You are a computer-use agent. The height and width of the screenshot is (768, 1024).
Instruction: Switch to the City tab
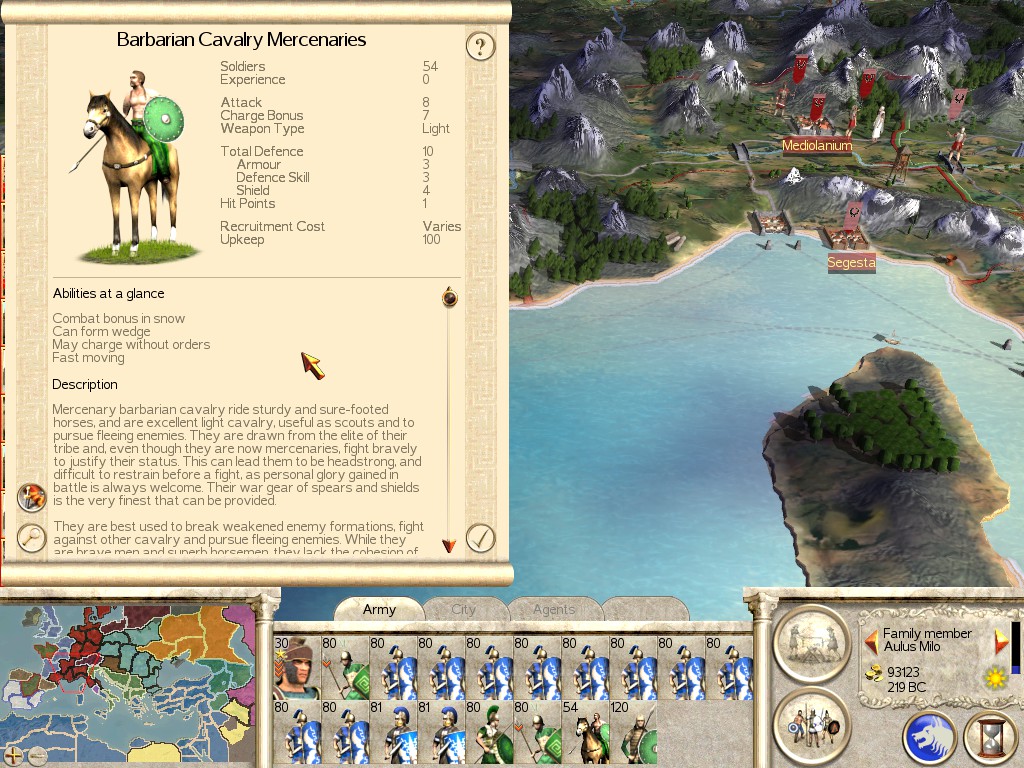pos(463,609)
